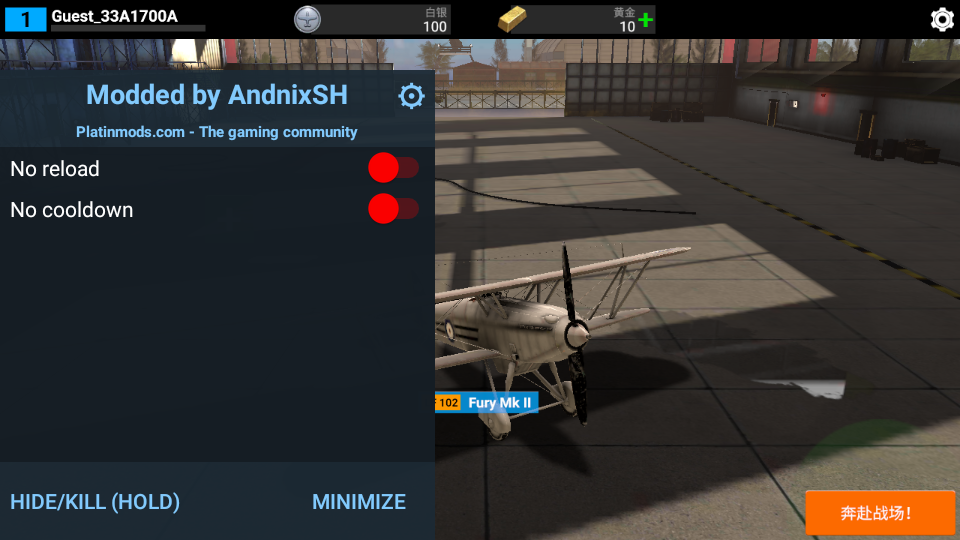
Task: Open game settings via top-right gear
Action: click(941, 19)
